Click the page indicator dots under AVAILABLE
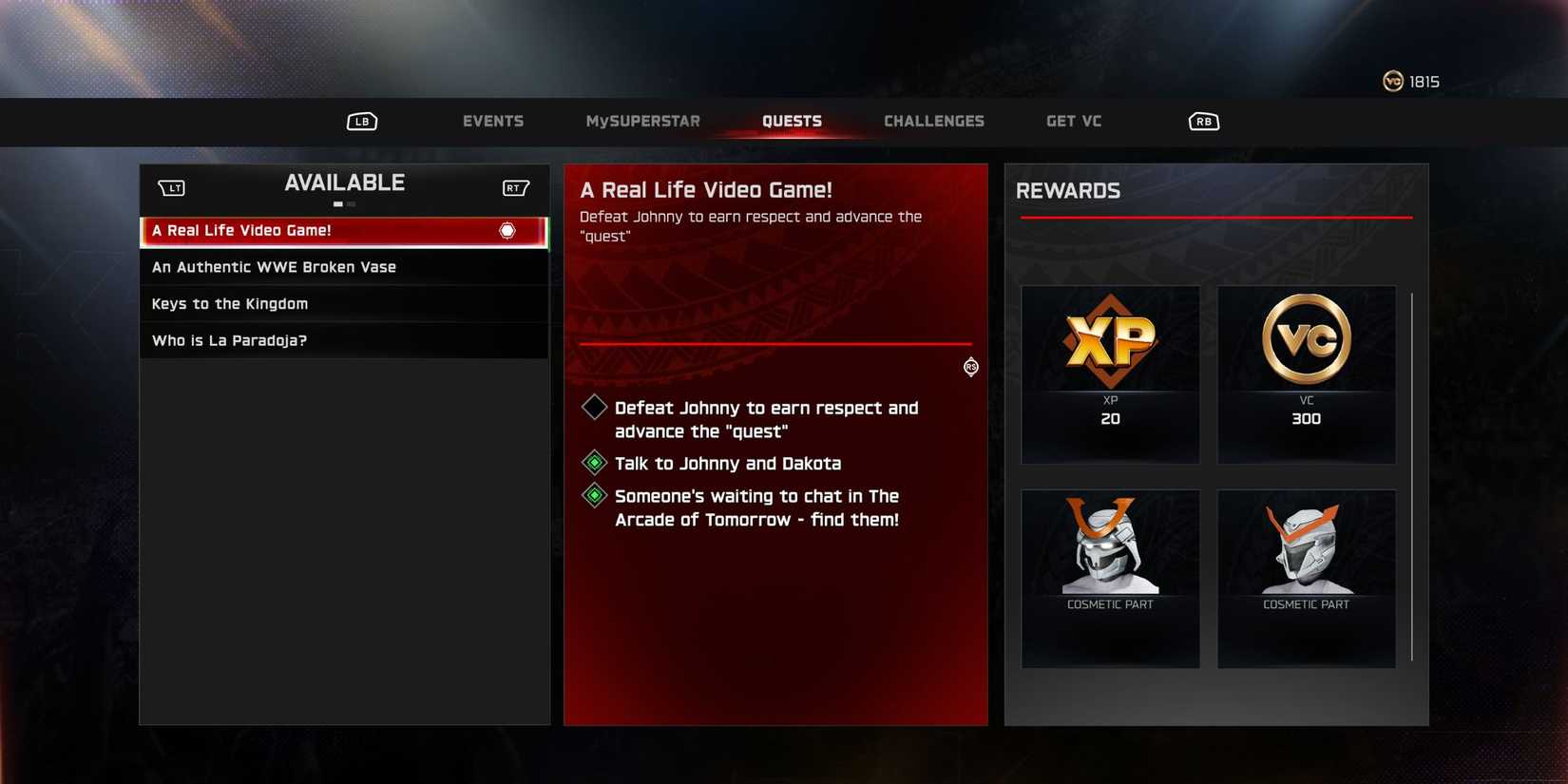Image resolution: width=1568 pixels, height=784 pixels. pos(343,202)
